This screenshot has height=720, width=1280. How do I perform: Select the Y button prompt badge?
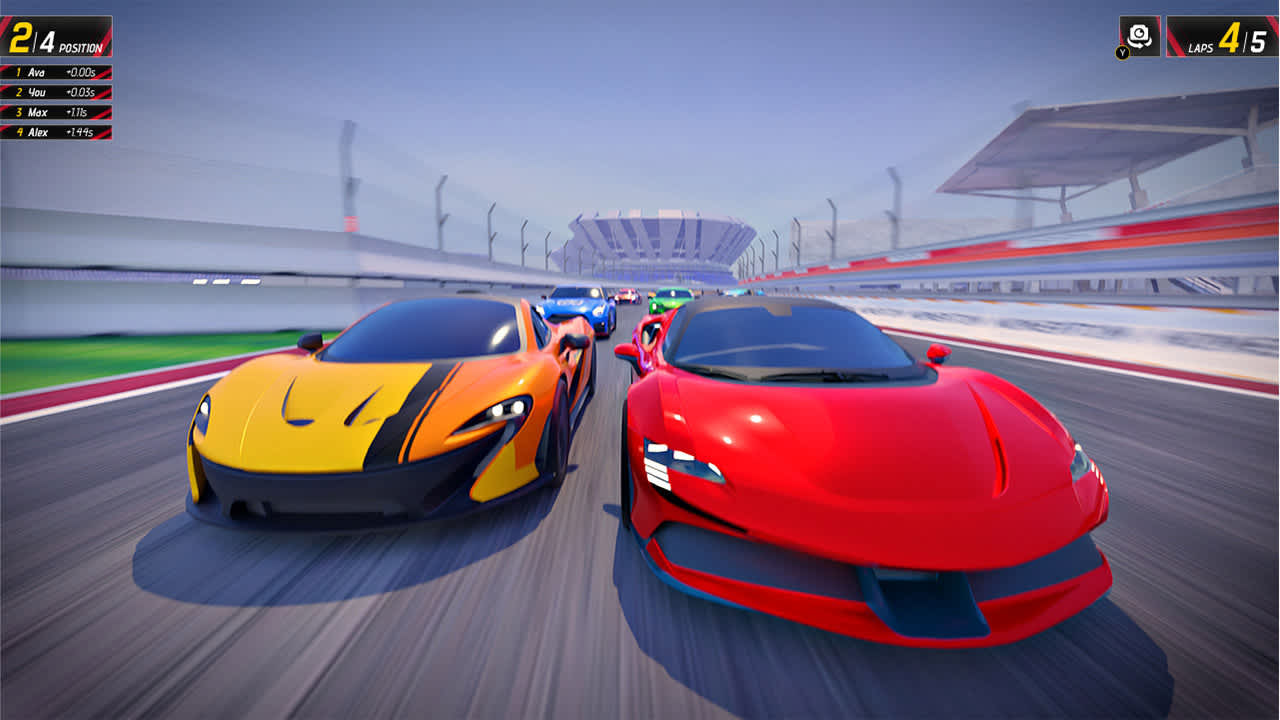tap(1122, 51)
